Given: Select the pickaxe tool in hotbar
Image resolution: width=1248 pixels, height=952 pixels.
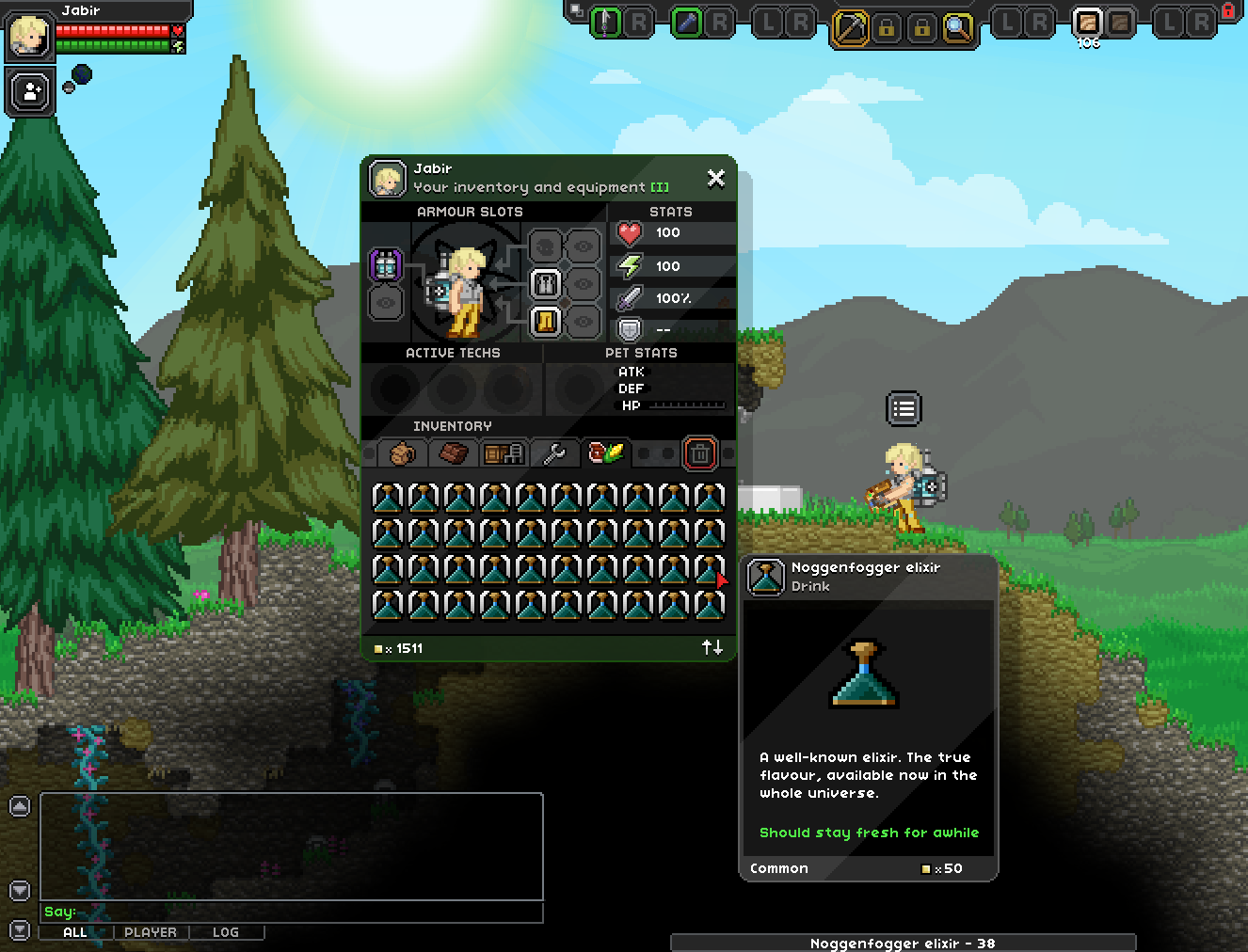Looking at the screenshot, I should (x=850, y=27).
